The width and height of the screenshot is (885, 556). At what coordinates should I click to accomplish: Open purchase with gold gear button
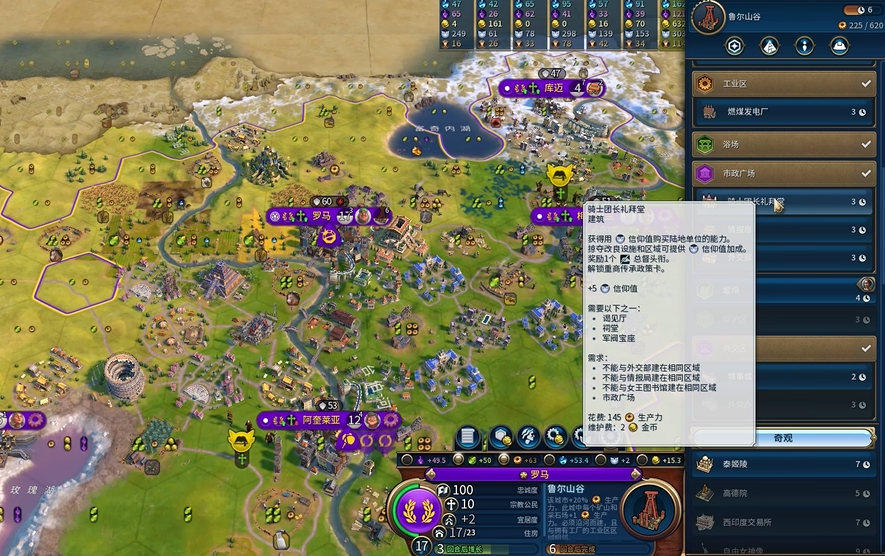(556, 438)
